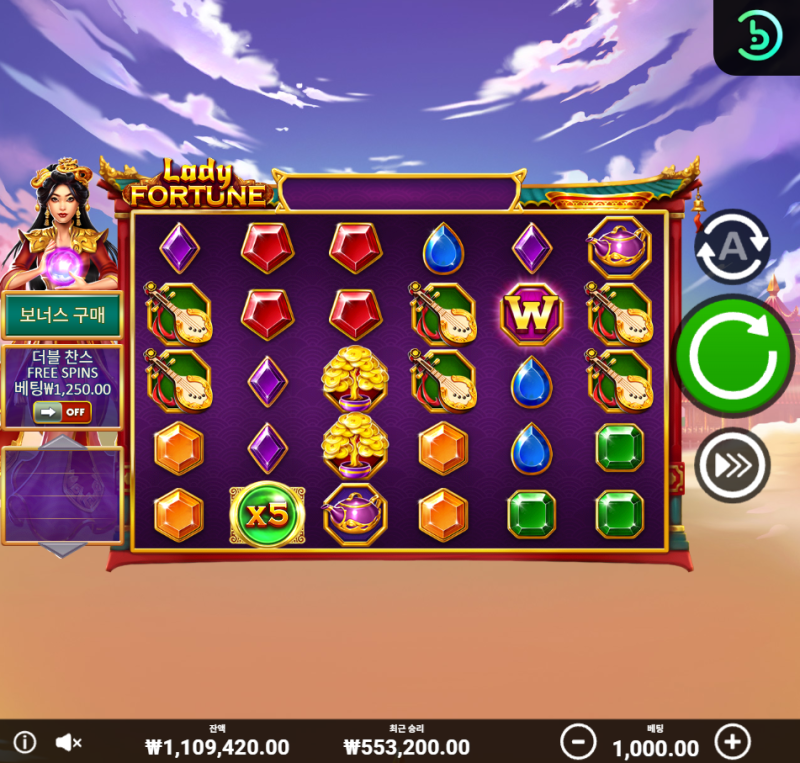Activate turbo fast-forward spin mode
The height and width of the screenshot is (763, 800).
click(x=732, y=465)
